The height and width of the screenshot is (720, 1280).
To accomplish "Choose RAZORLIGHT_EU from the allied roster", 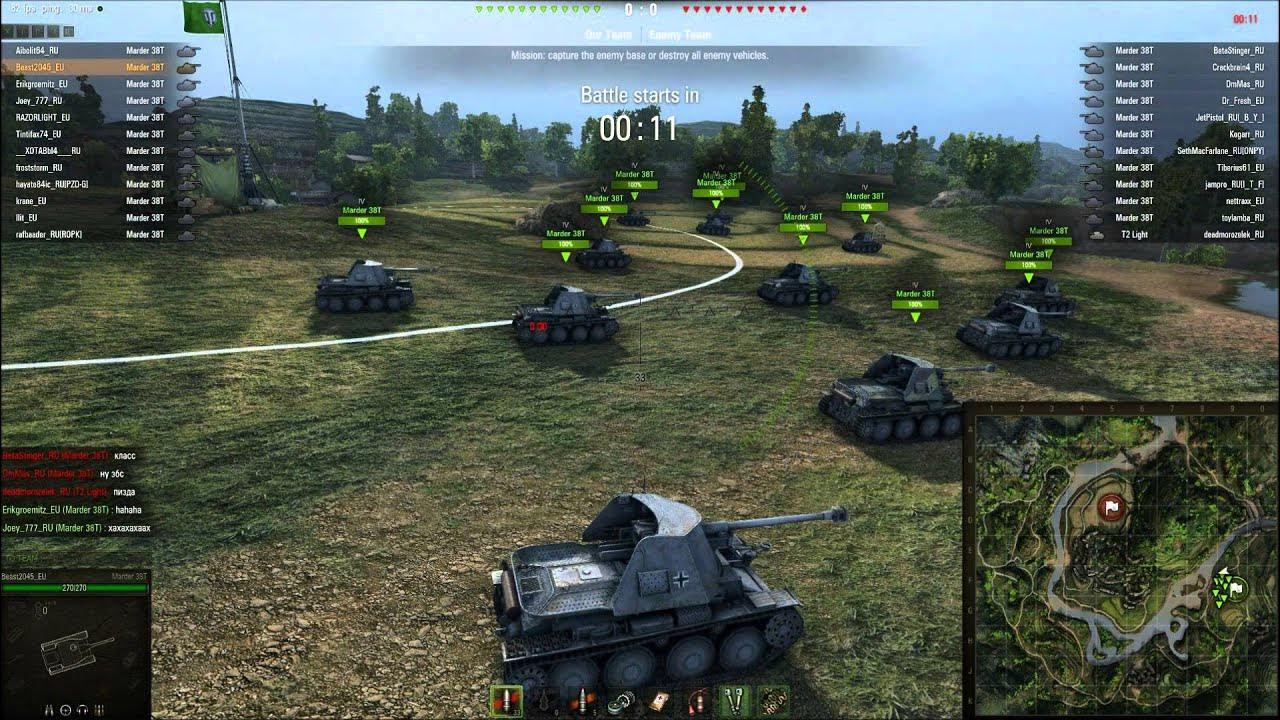I will 42,117.
